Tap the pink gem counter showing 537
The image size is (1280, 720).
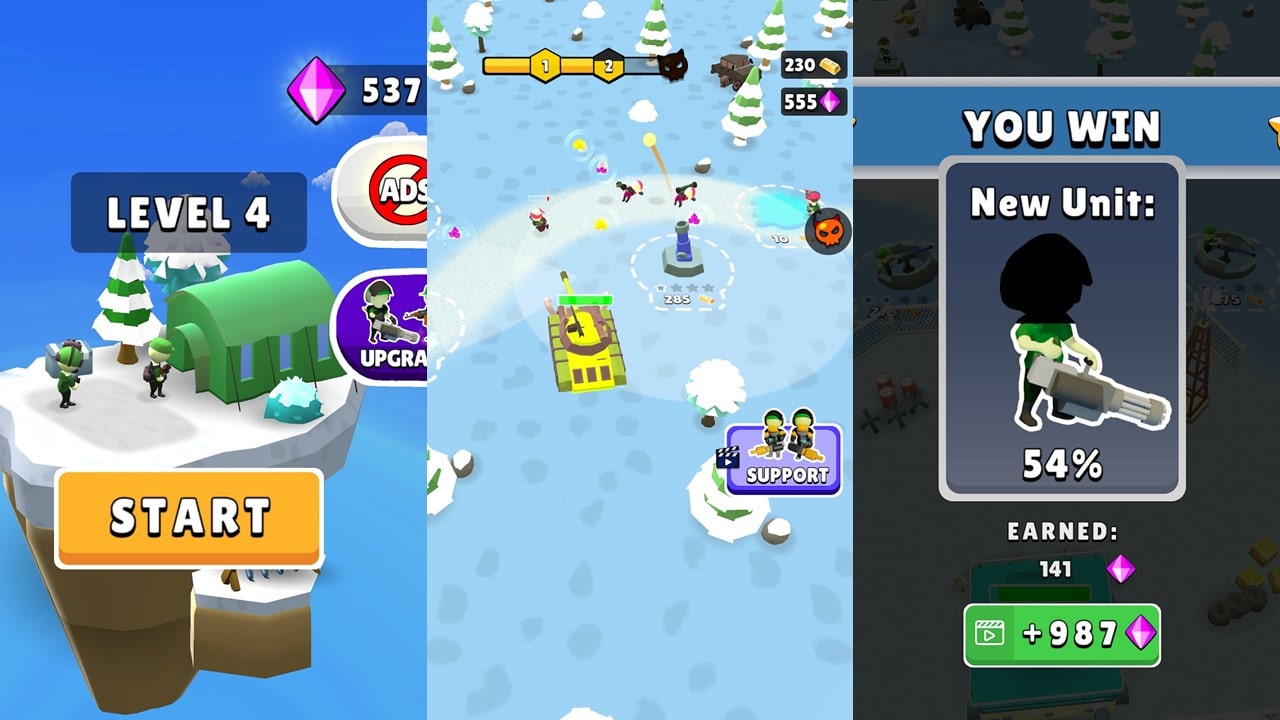tap(354, 89)
